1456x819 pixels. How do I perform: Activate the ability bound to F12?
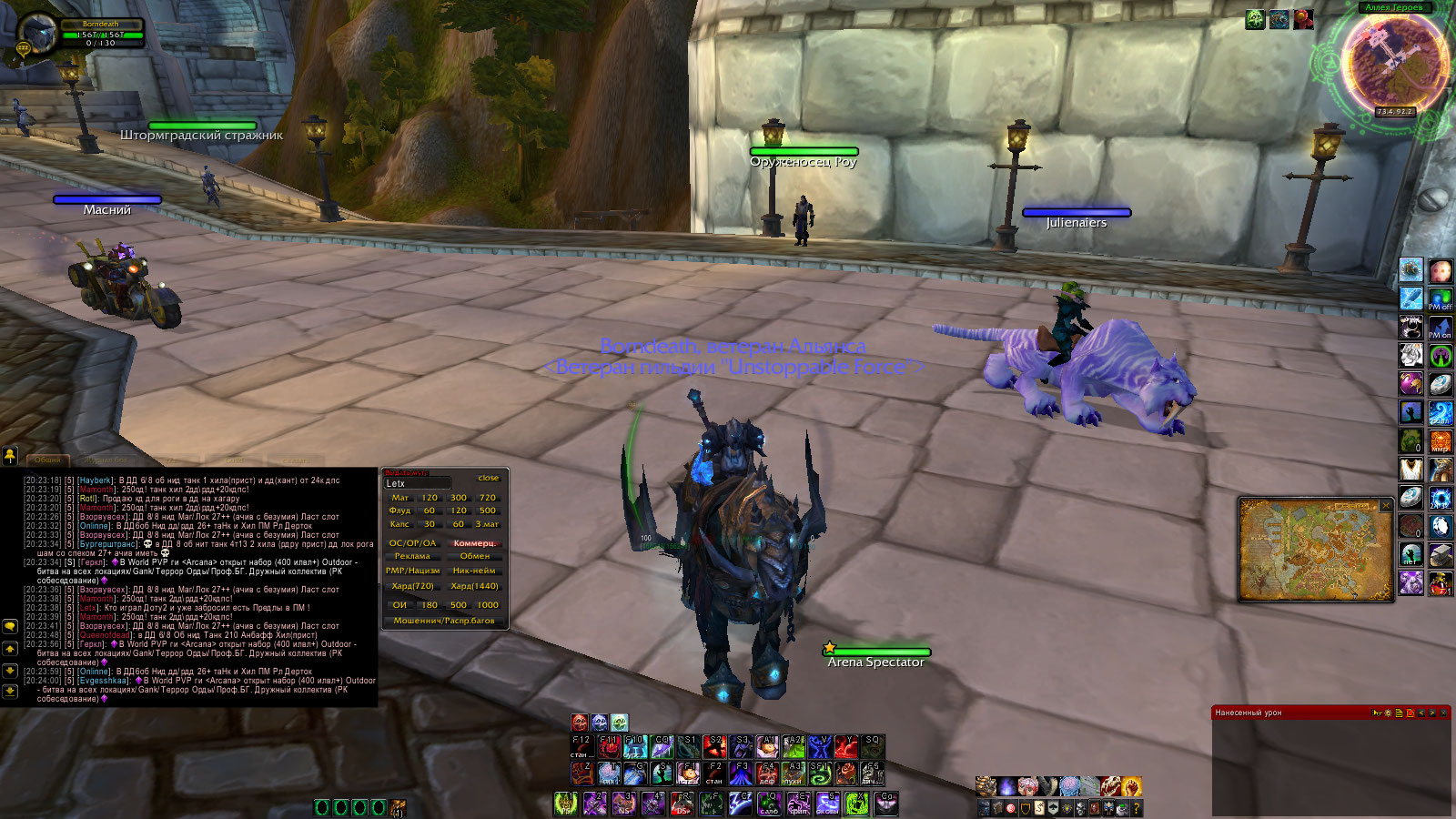click(x=581, y=748)
